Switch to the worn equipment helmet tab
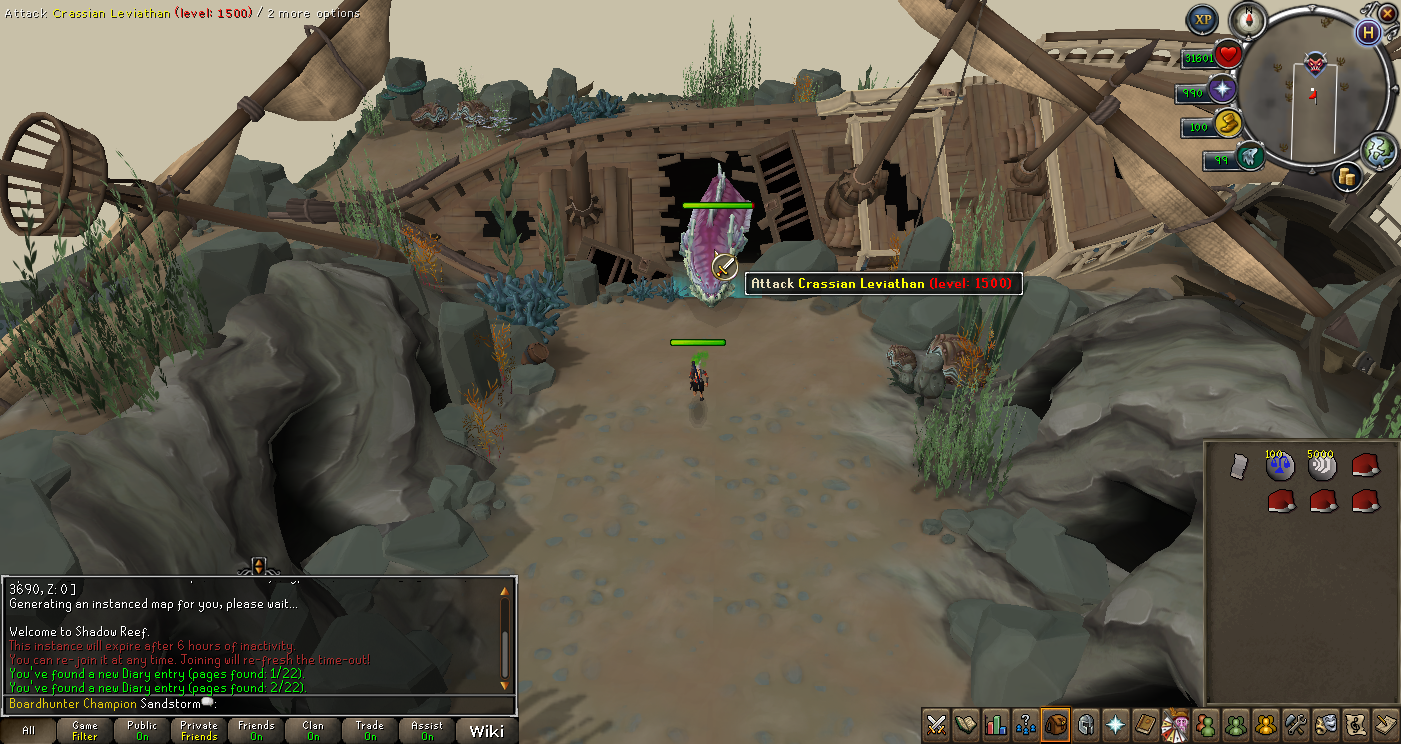The height and width of the screenshot is (744, 1401). (1085, 724)
